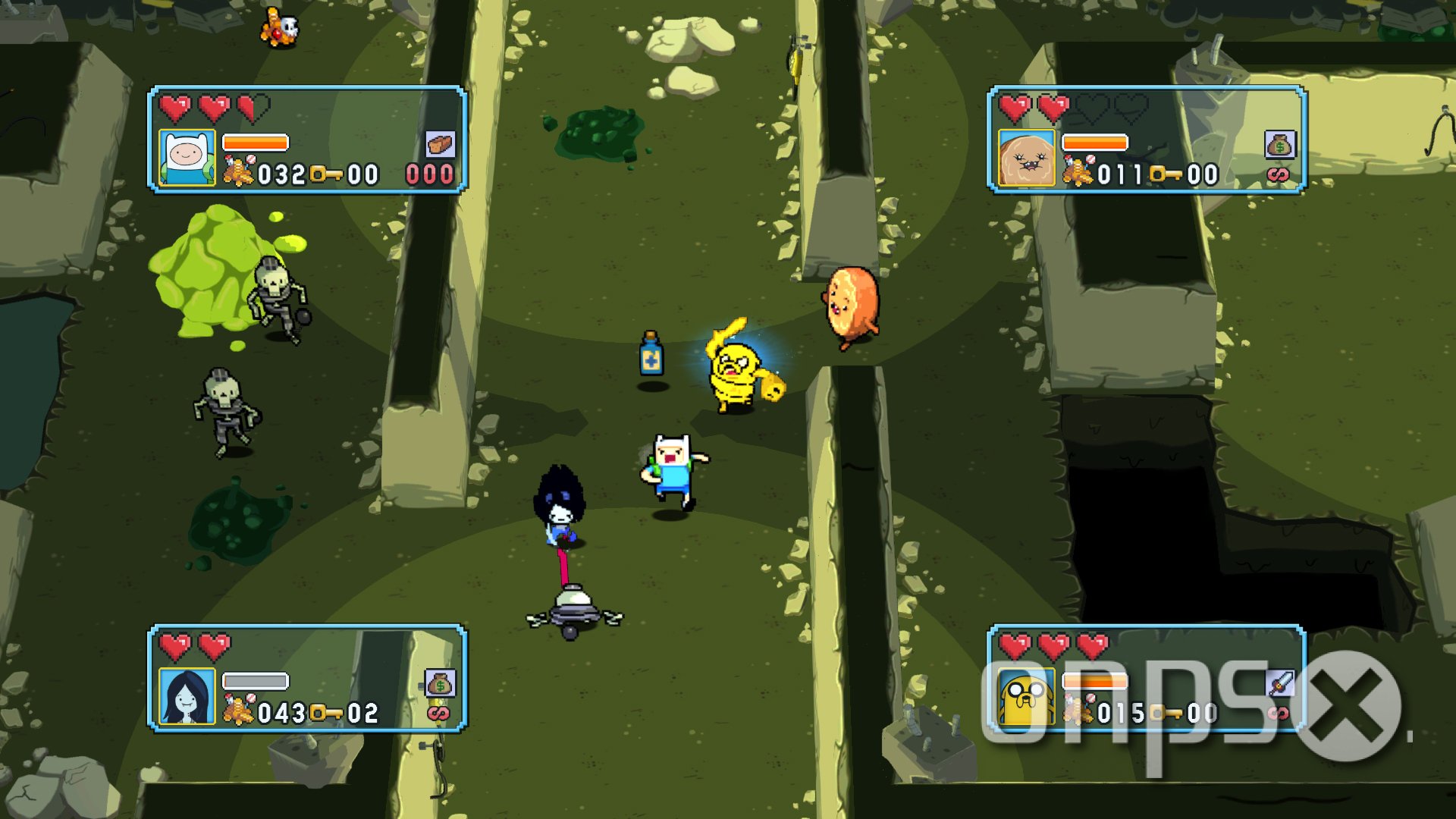
Task: Click the bread item slot in Finn's HUD
Action: (x=438, y=146)
